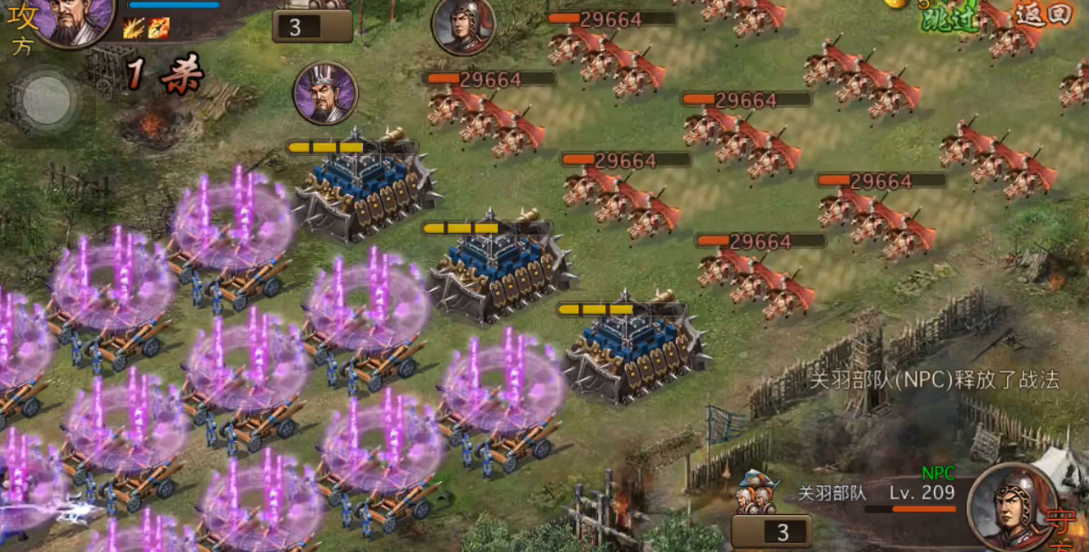Open the attacker's troop count panel showing 3

pyautogui.click(x=311, y=26)
